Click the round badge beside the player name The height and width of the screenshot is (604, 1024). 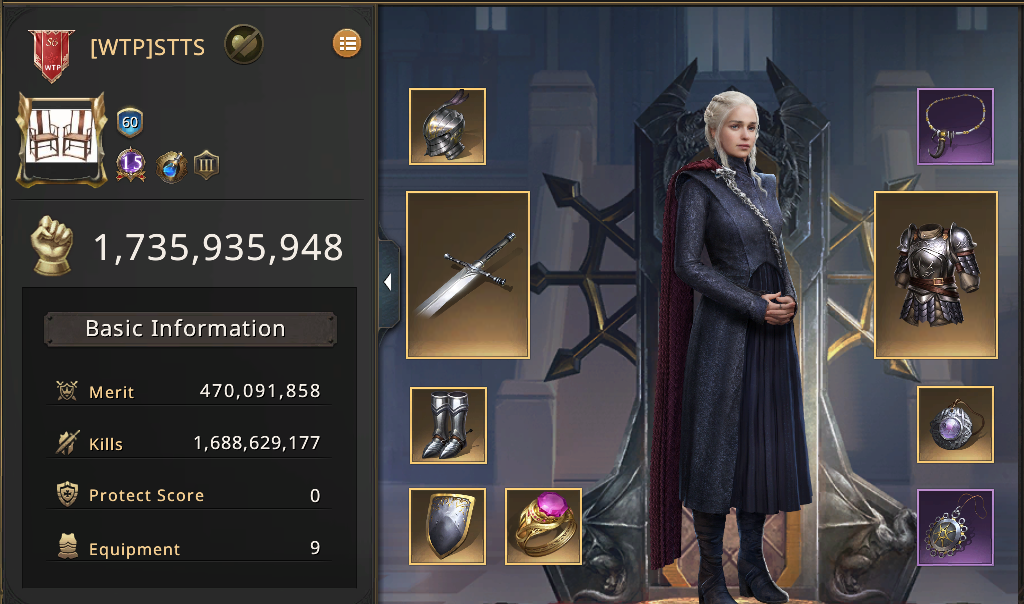click(243, 44)
